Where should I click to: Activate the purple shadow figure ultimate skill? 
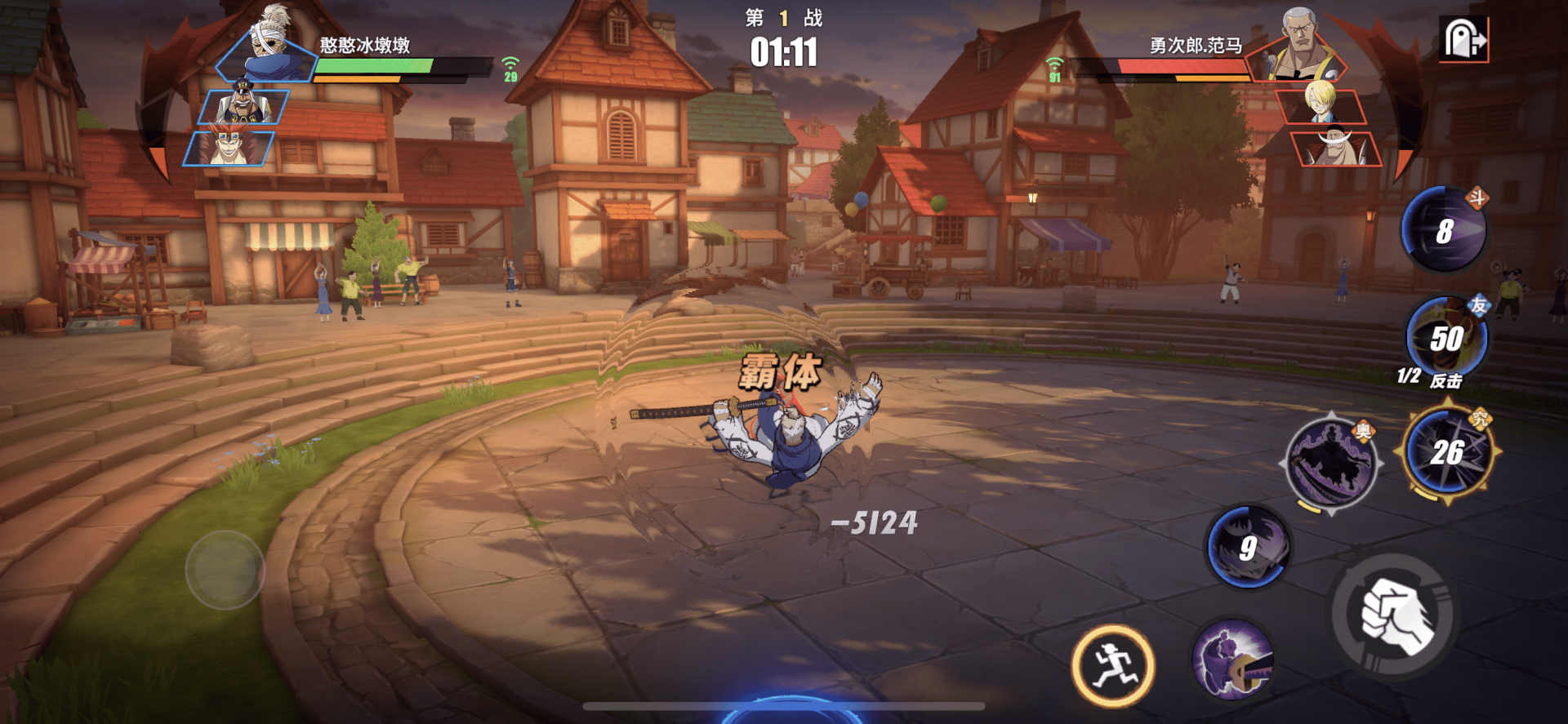coord(1330,463)
